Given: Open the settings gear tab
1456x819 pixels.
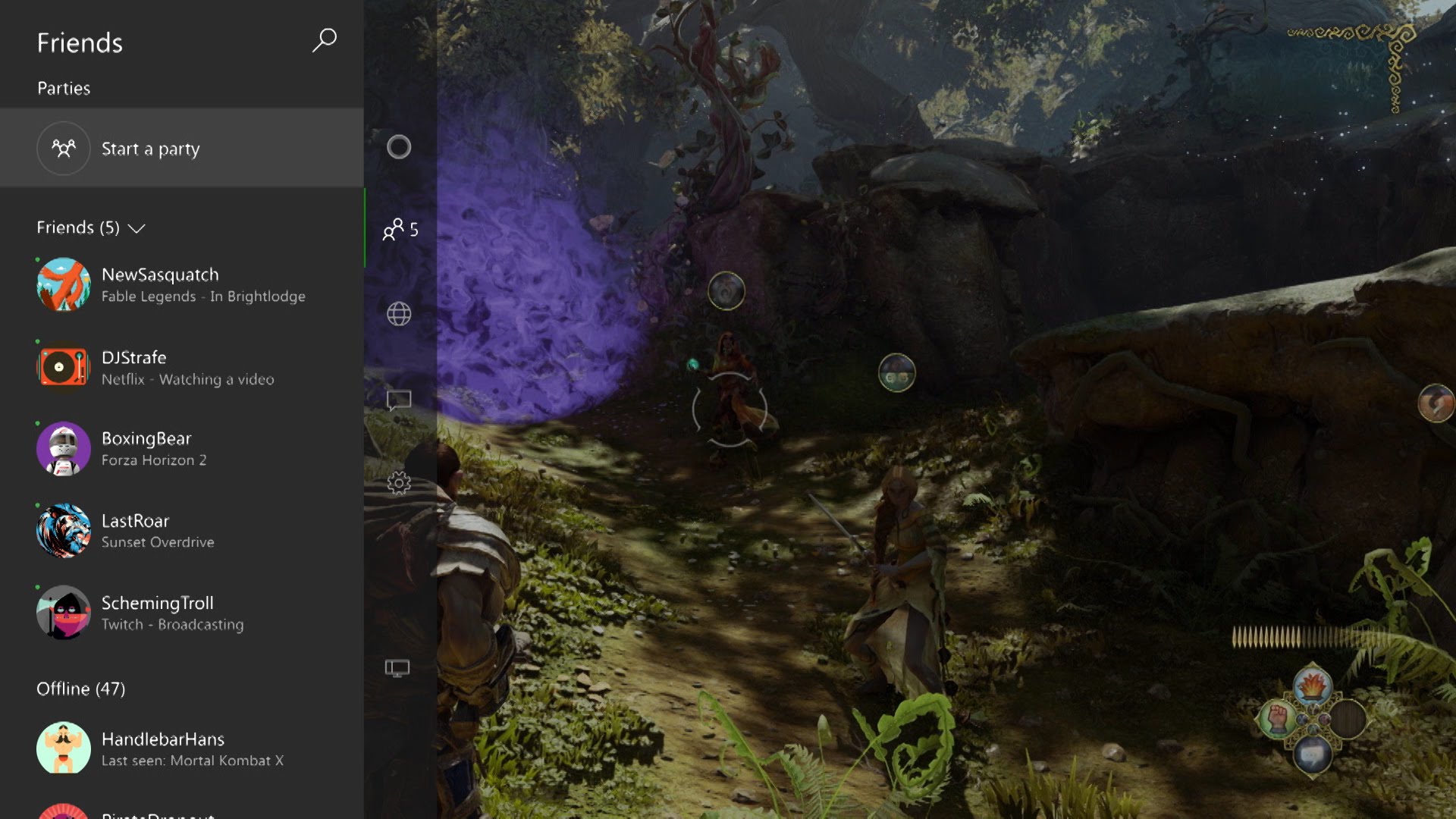Looking at the screenshot, I should click(399, 483).
